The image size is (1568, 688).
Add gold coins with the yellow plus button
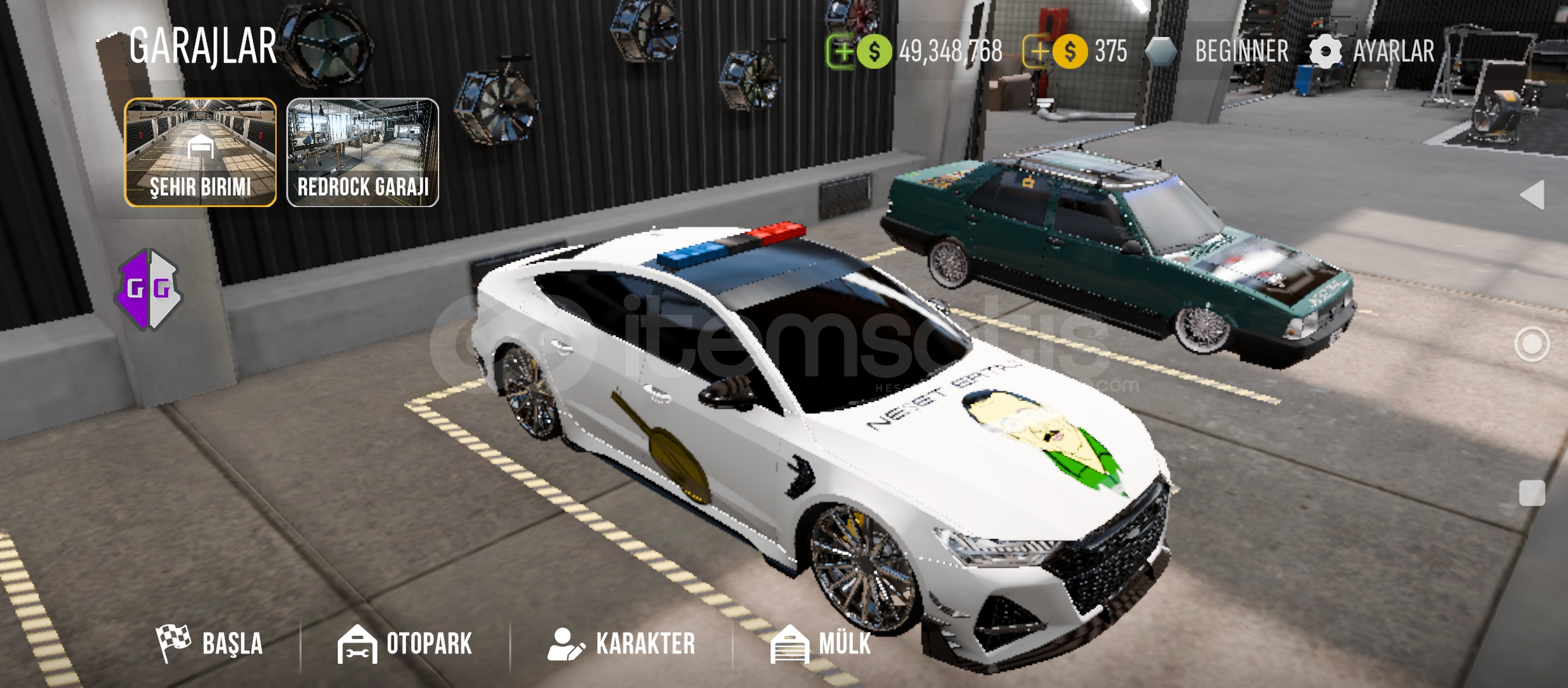(x=1038, y=51)
